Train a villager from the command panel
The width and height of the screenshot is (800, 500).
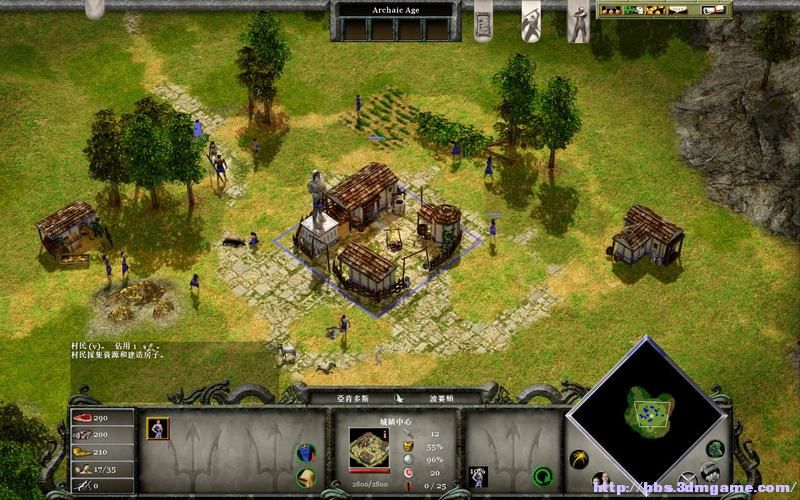click(x=158, y=429)
